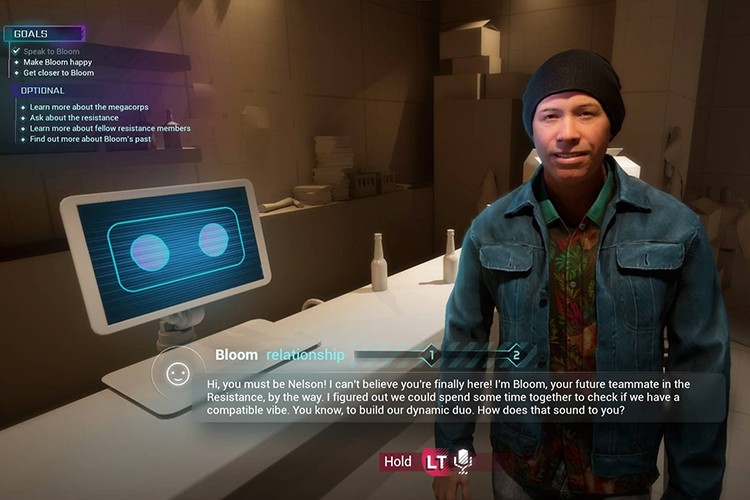The height and width of the screenshot is (500, 750).
Task: Select relationship level 1 diamond marker
Action: (x=431, y=354)
